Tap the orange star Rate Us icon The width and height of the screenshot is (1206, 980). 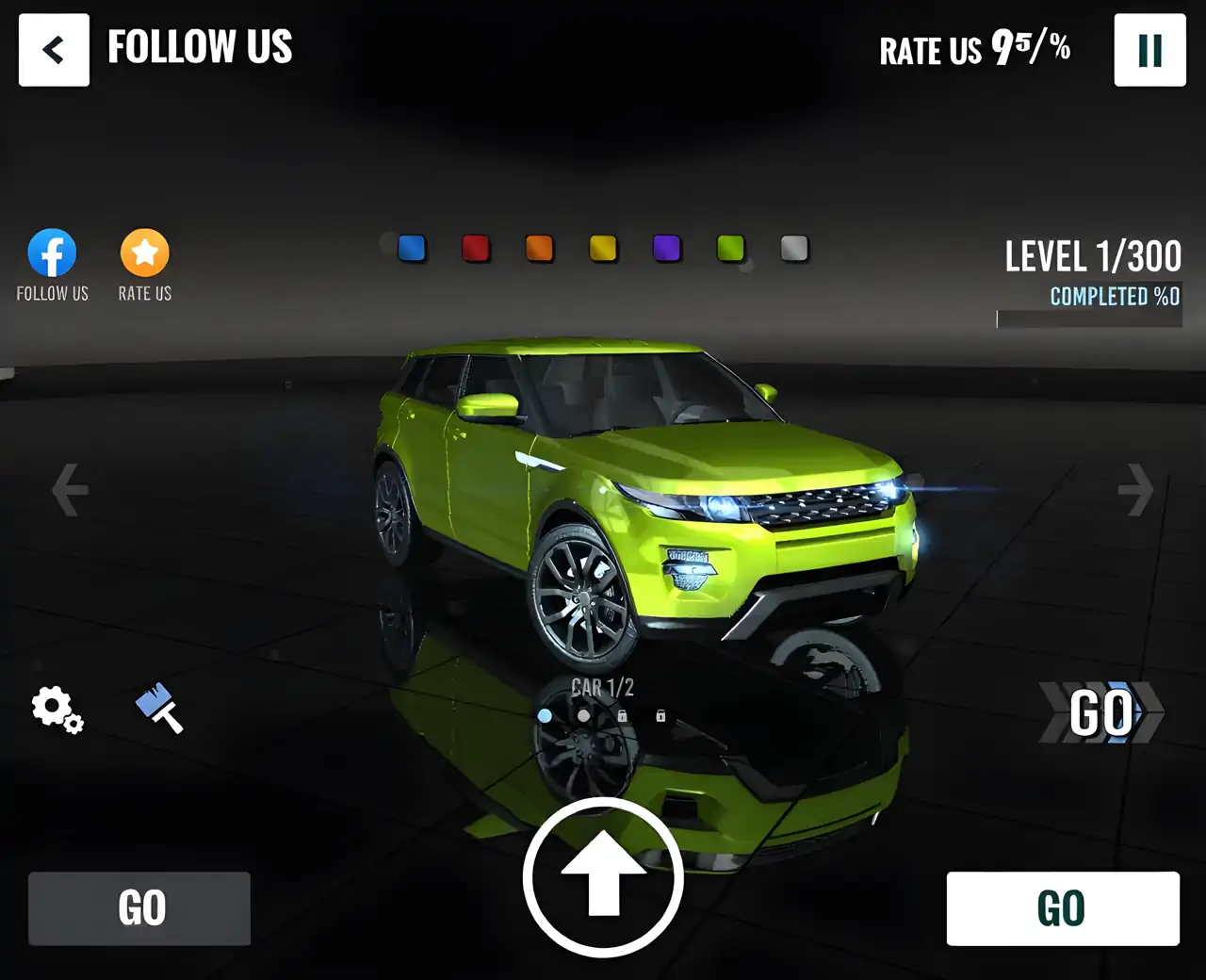144,253
